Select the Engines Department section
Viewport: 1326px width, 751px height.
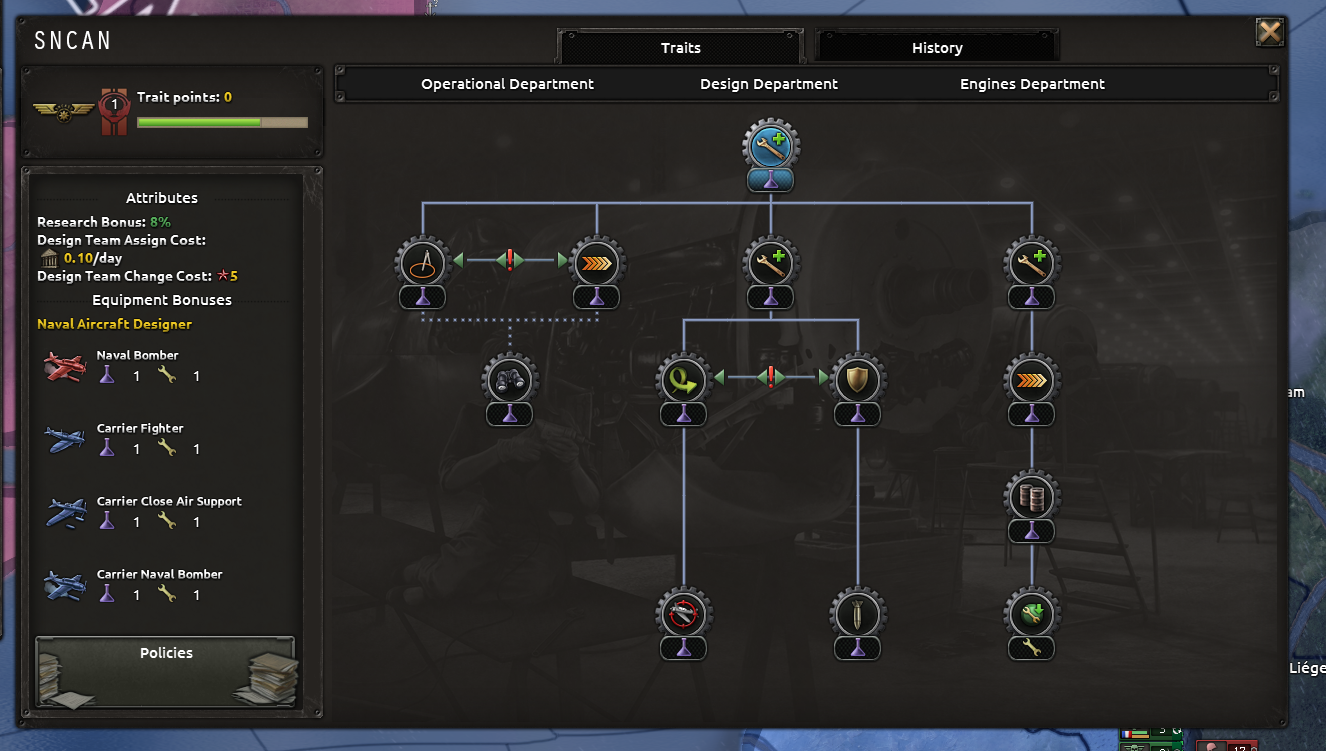pyautogui.click(x=1031, y=84)
